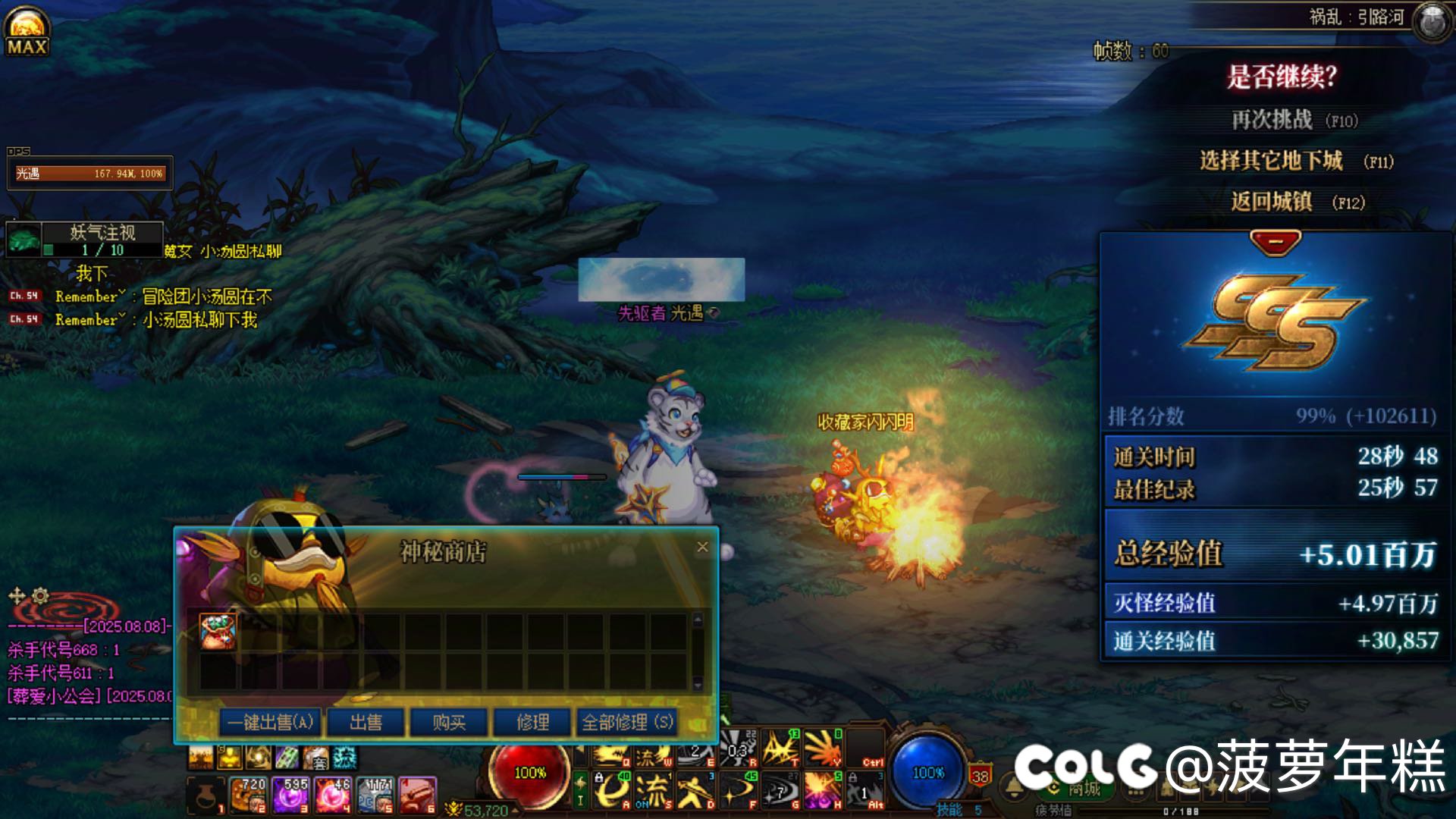Image resolution: width=1456 pixels, height=819 pixels.
Task: Open the 商城 cash shop
Action: [x=1083, y=789]
